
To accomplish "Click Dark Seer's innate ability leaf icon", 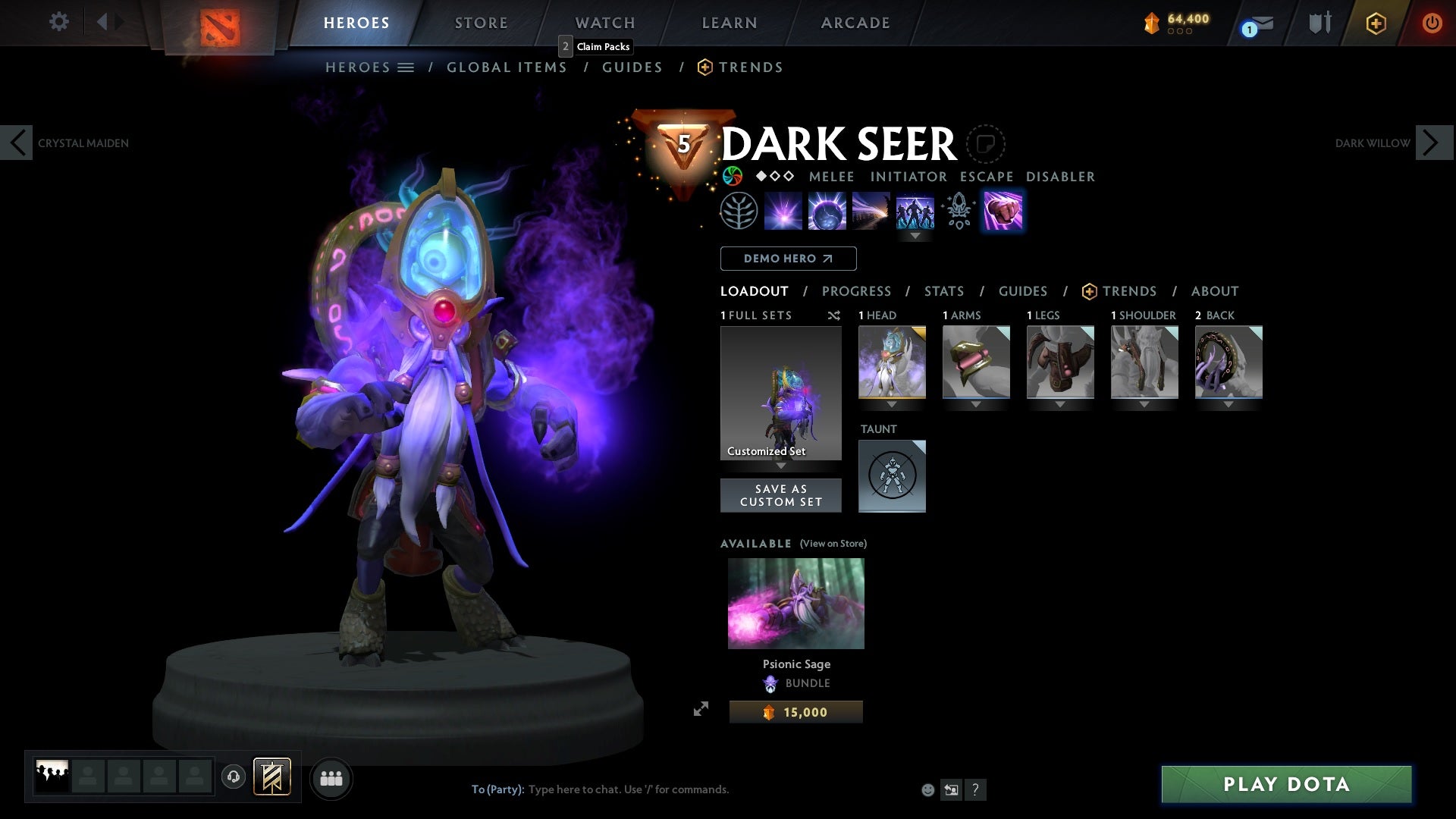I will 739,210.
